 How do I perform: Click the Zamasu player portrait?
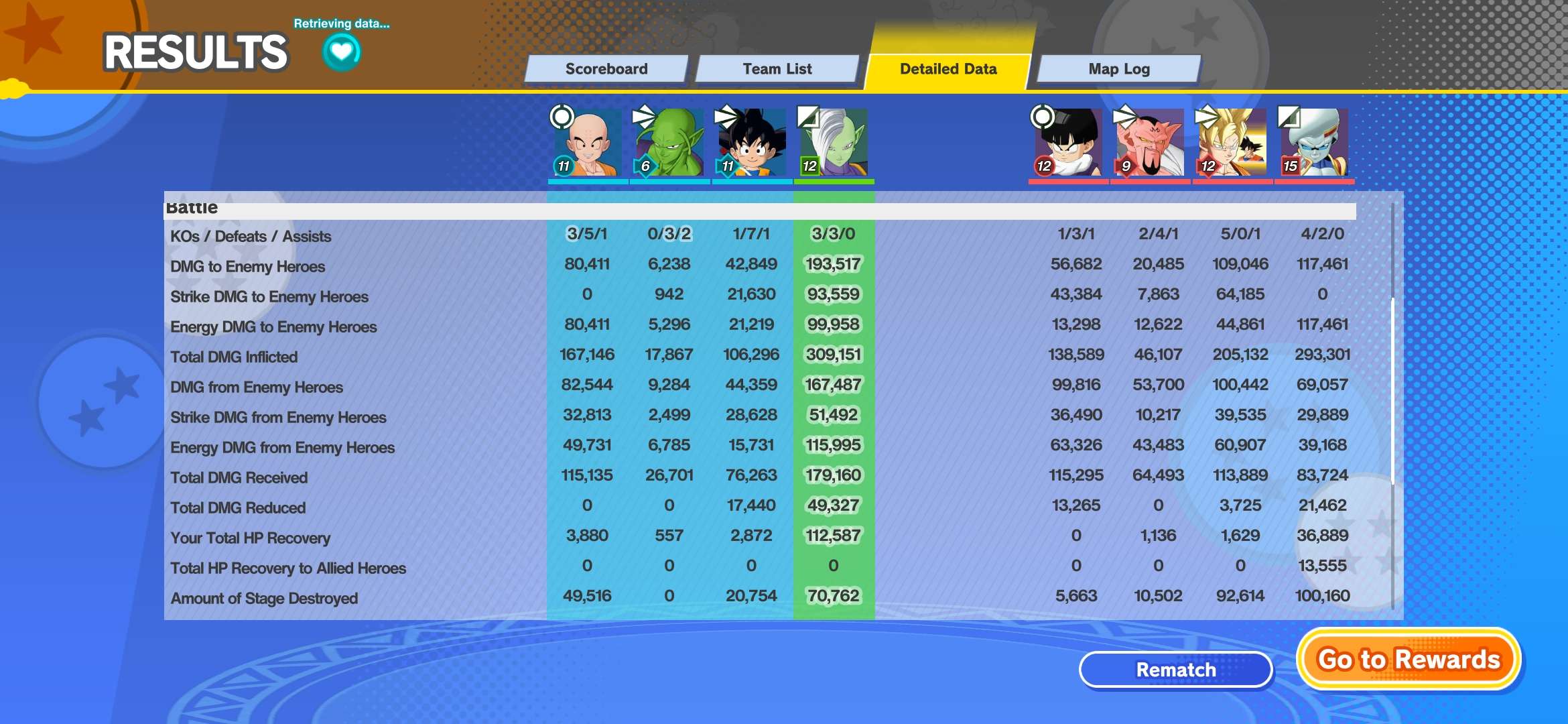pyautogui.click(x=834, y=143)
